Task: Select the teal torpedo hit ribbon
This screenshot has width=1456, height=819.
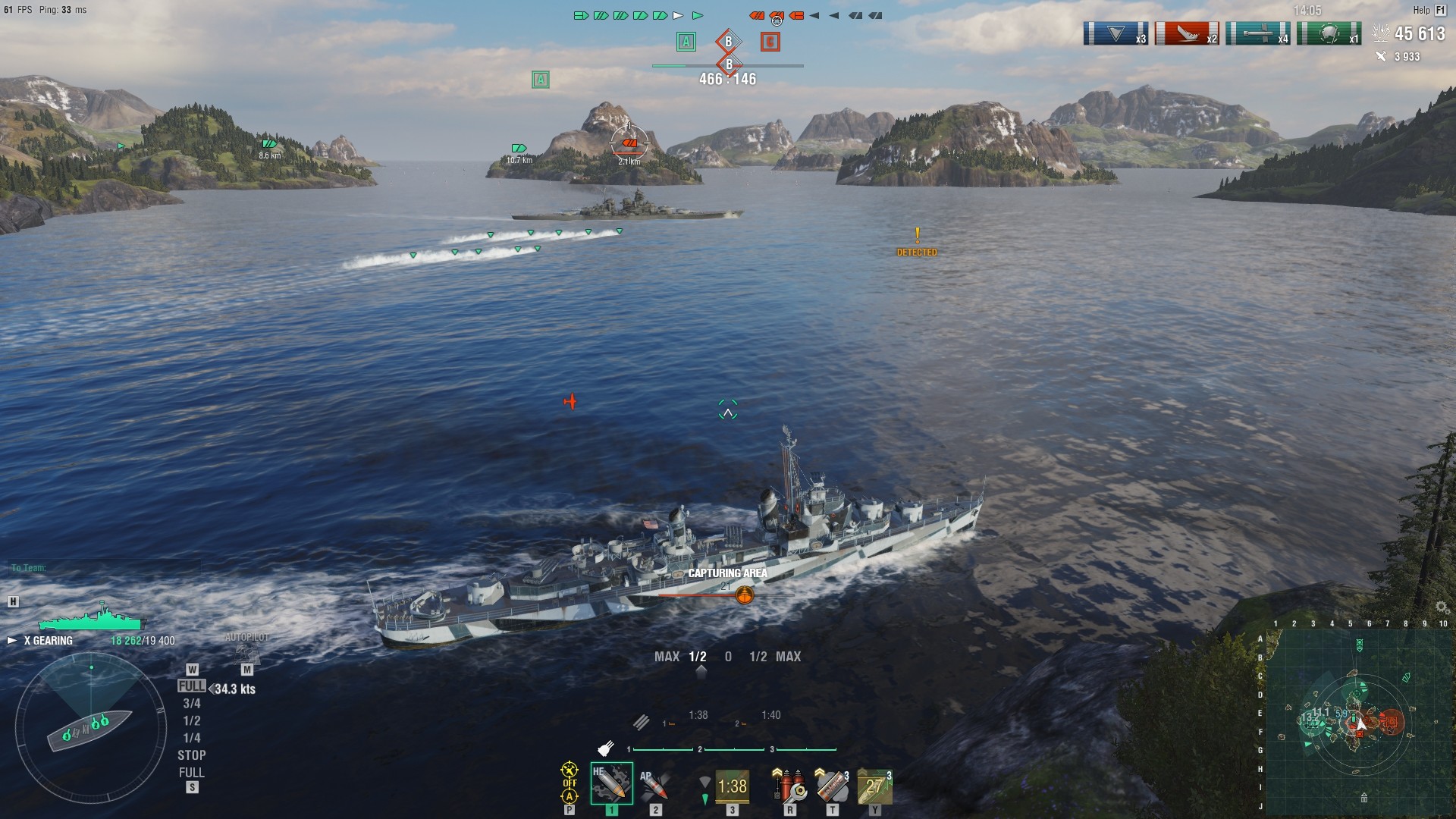Action: pos(1257,34)
